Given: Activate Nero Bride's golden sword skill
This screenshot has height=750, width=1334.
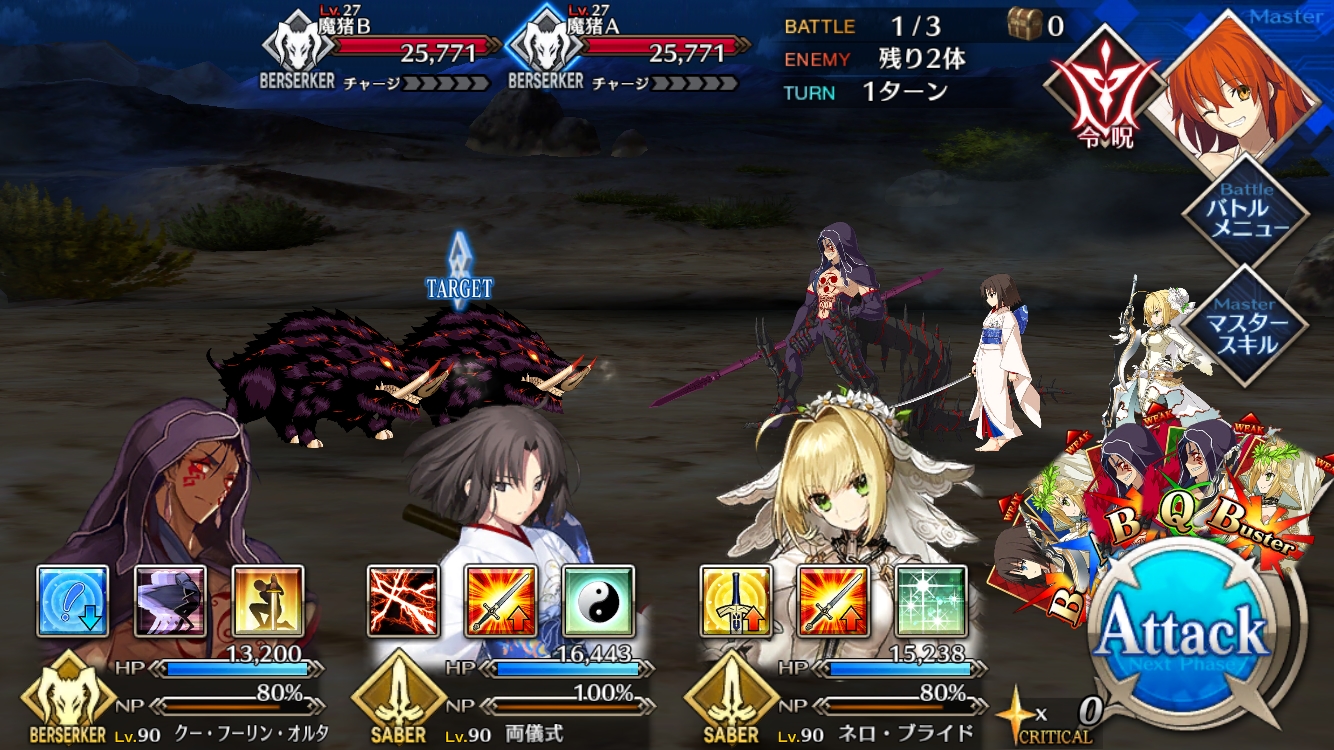Looking at the screenshot, I should [x=735, y=601].
